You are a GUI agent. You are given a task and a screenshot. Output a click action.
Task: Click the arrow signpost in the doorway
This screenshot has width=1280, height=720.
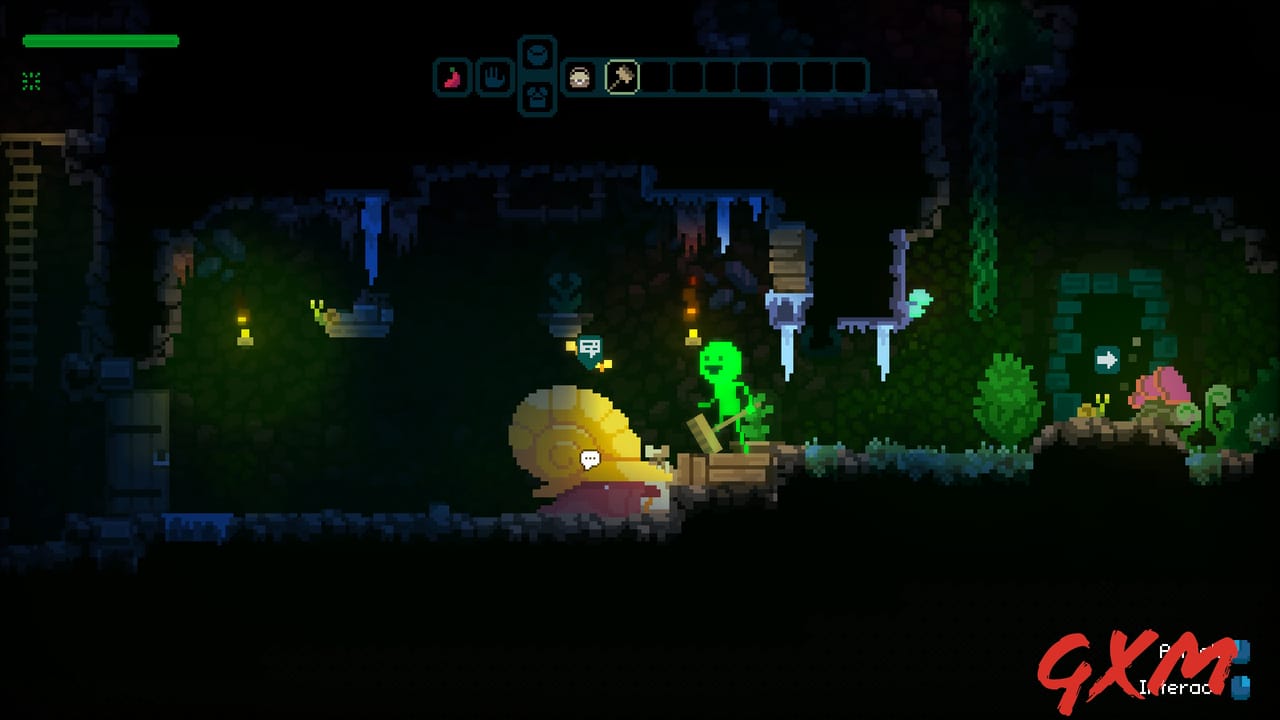[1106, 361]
